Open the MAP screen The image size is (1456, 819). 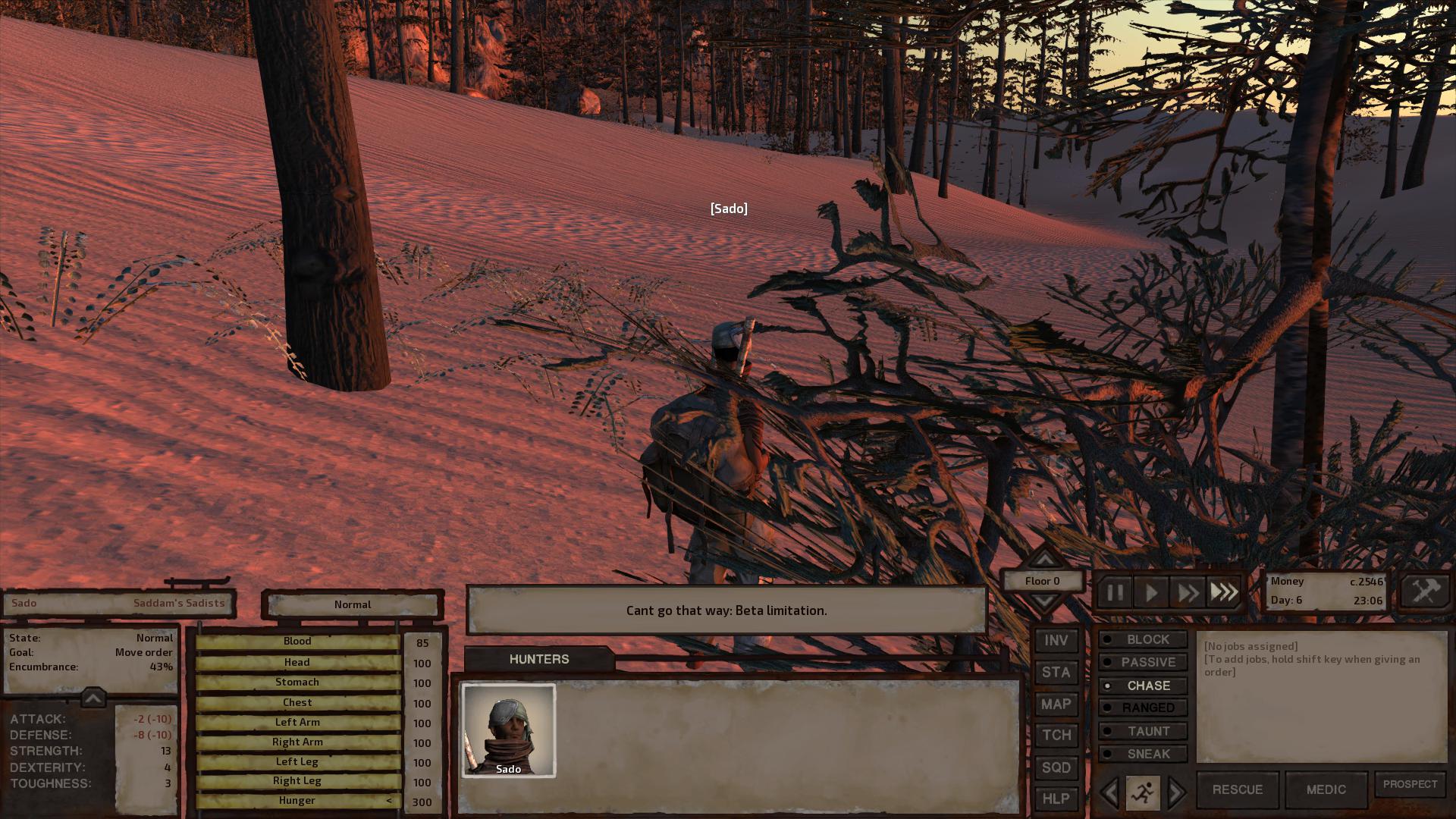pyautogui.click(x=1056, y=704)
